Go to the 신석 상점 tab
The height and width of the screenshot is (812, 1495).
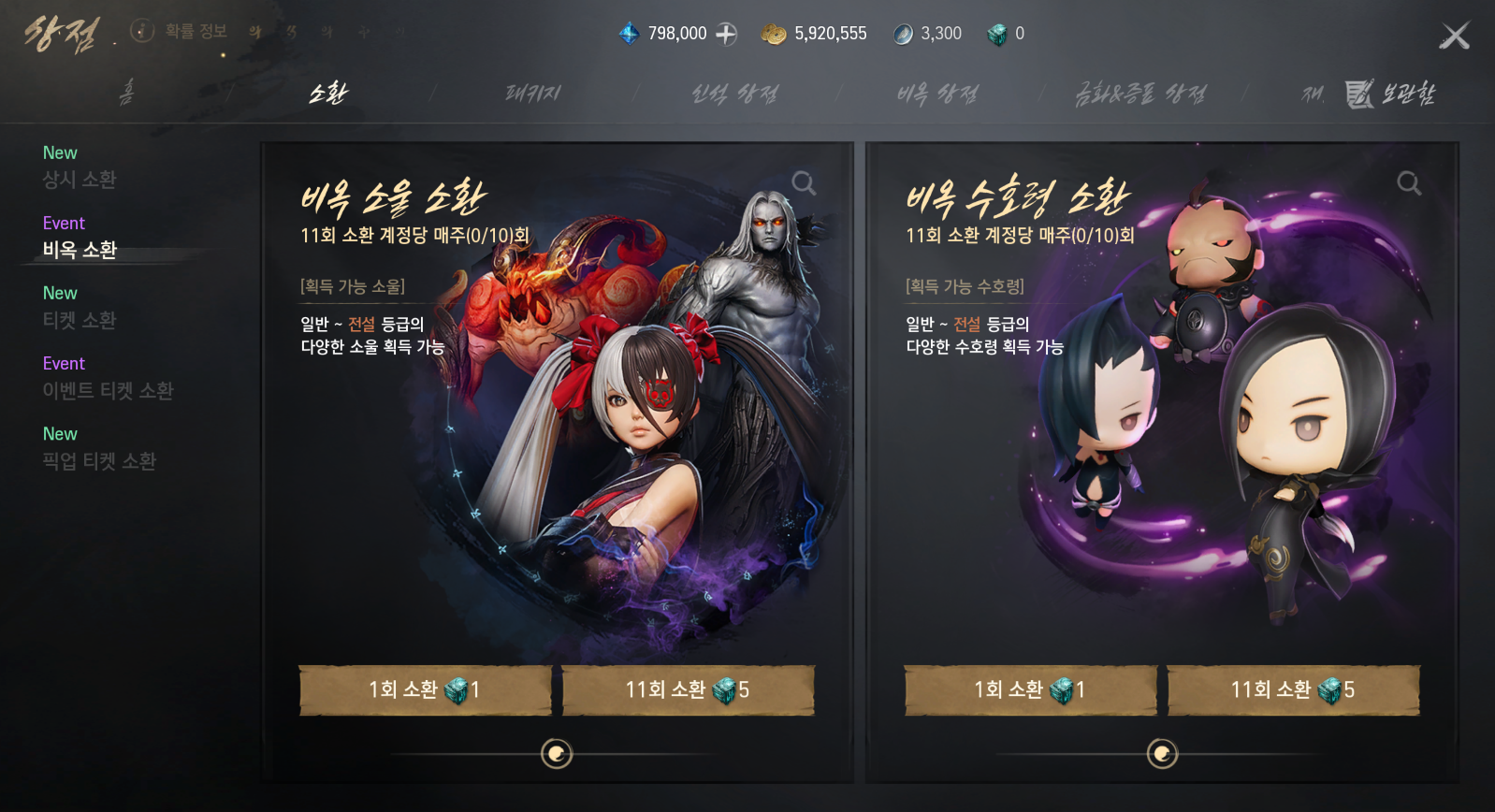coord(734,94)
